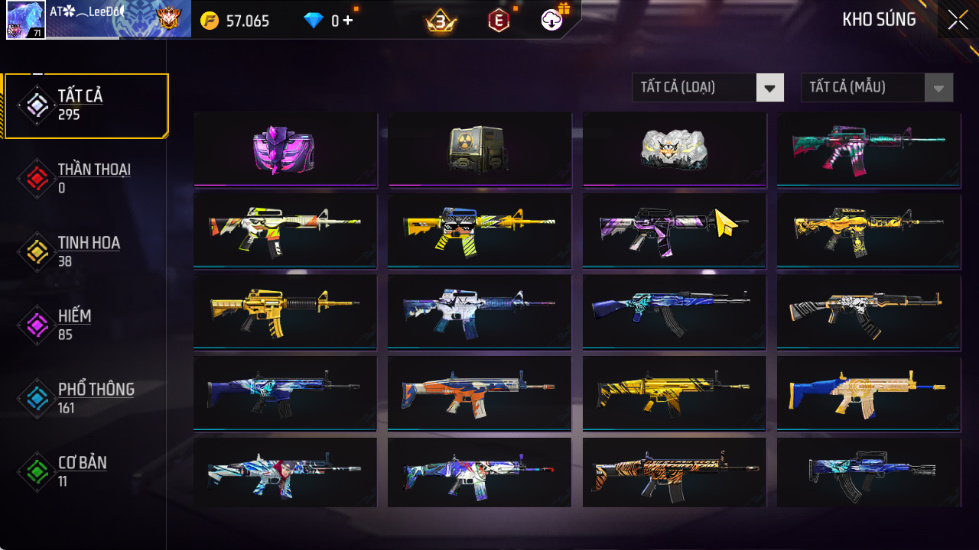Click the player profile avatar
The width and height of the screenshot is (979, 550).
pos(24,20)
